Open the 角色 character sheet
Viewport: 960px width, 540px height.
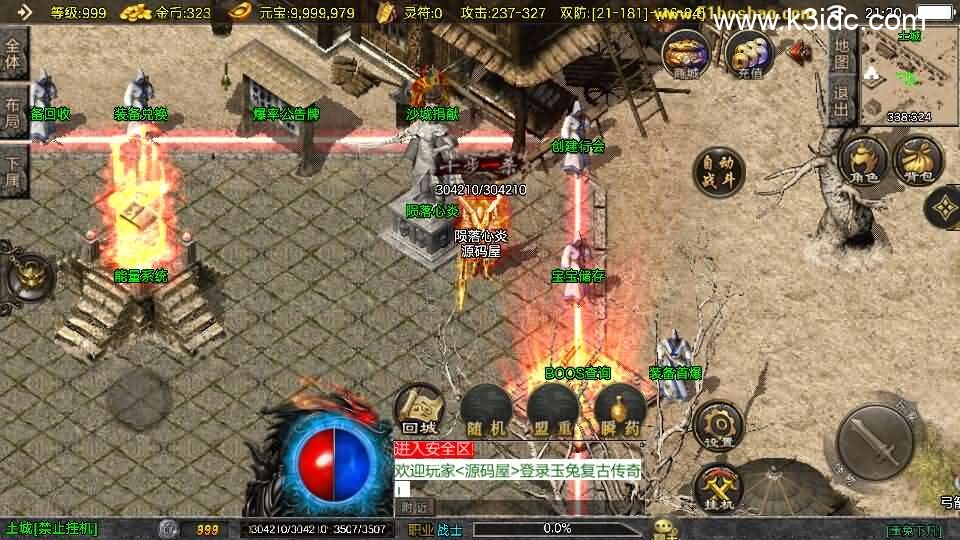863,161
